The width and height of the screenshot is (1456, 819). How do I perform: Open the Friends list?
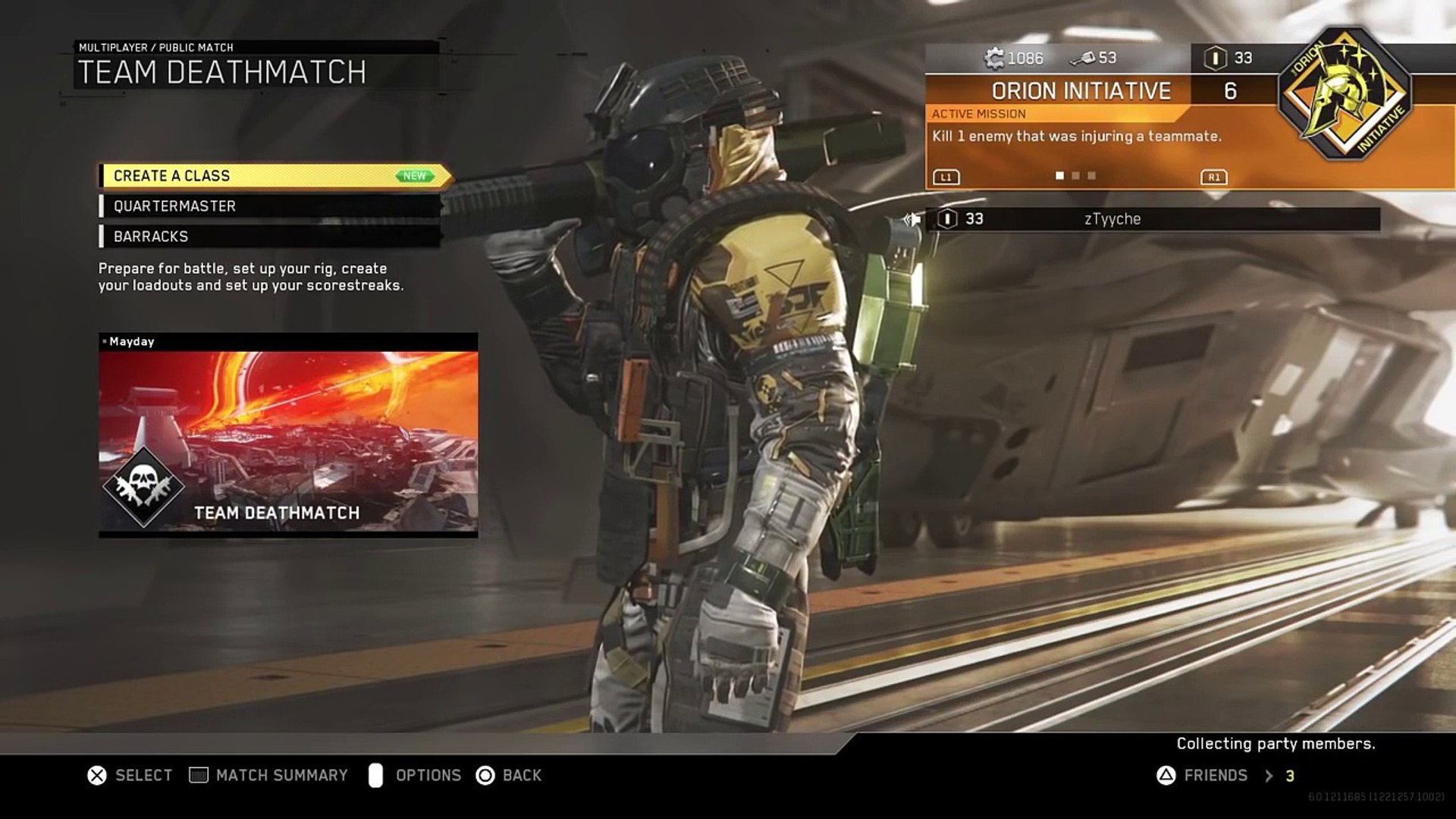click(1214, 775)
